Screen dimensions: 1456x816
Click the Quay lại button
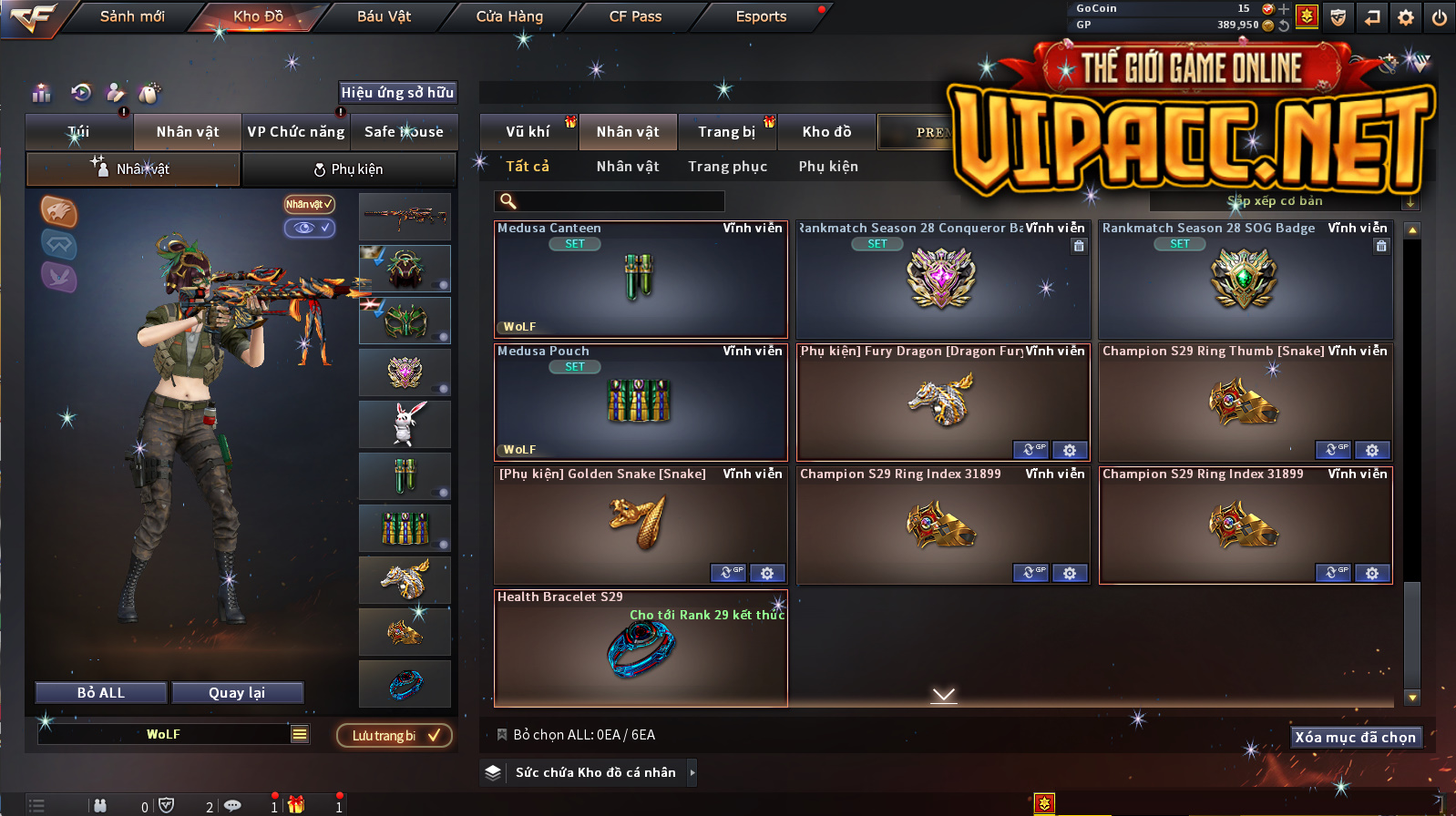coord(237,693)
